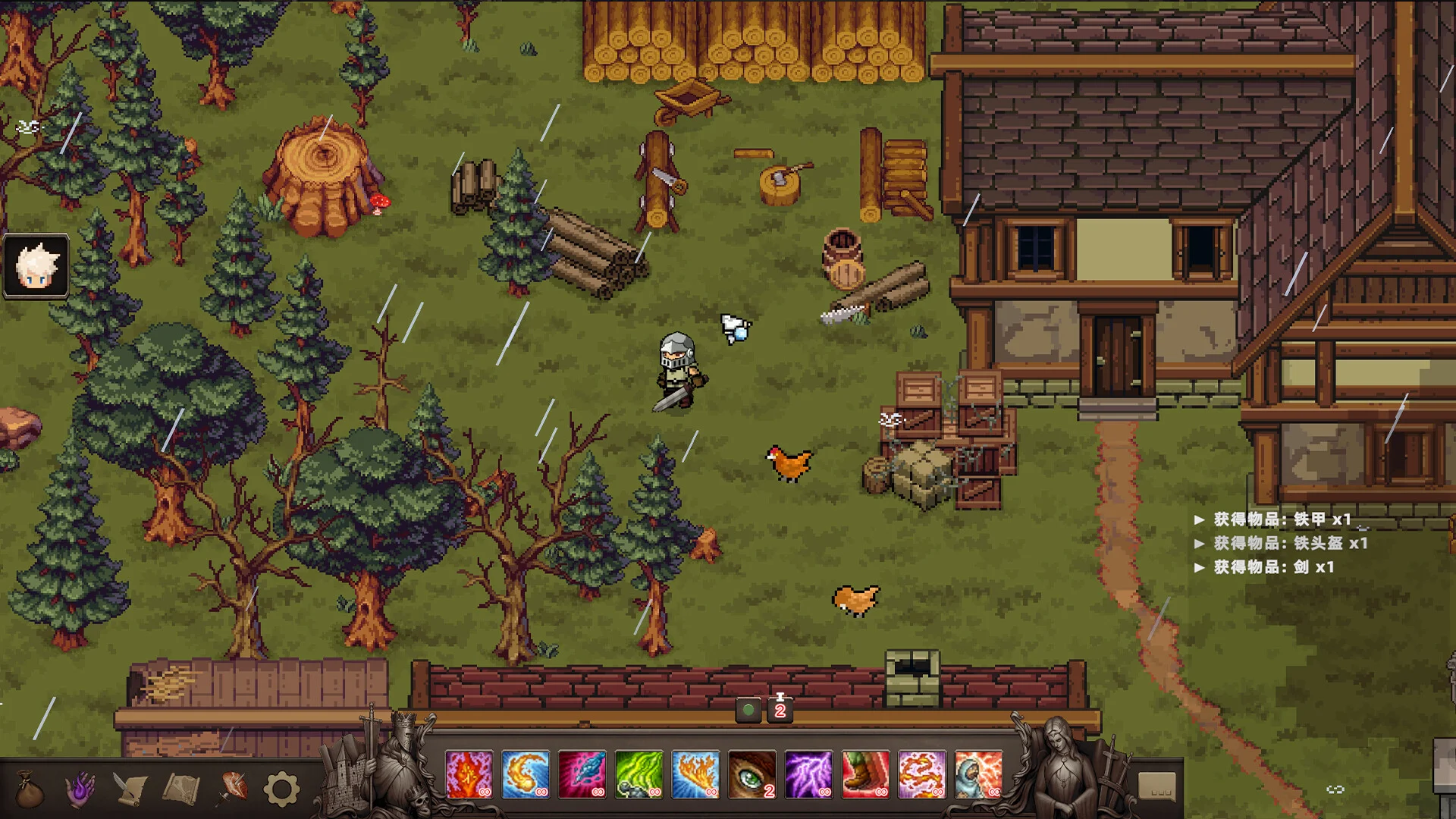This screenshot has height=819, width=1456.
Task: Open the purple flame hand menu
Action: pyautogui.click(x=80, y=789)
